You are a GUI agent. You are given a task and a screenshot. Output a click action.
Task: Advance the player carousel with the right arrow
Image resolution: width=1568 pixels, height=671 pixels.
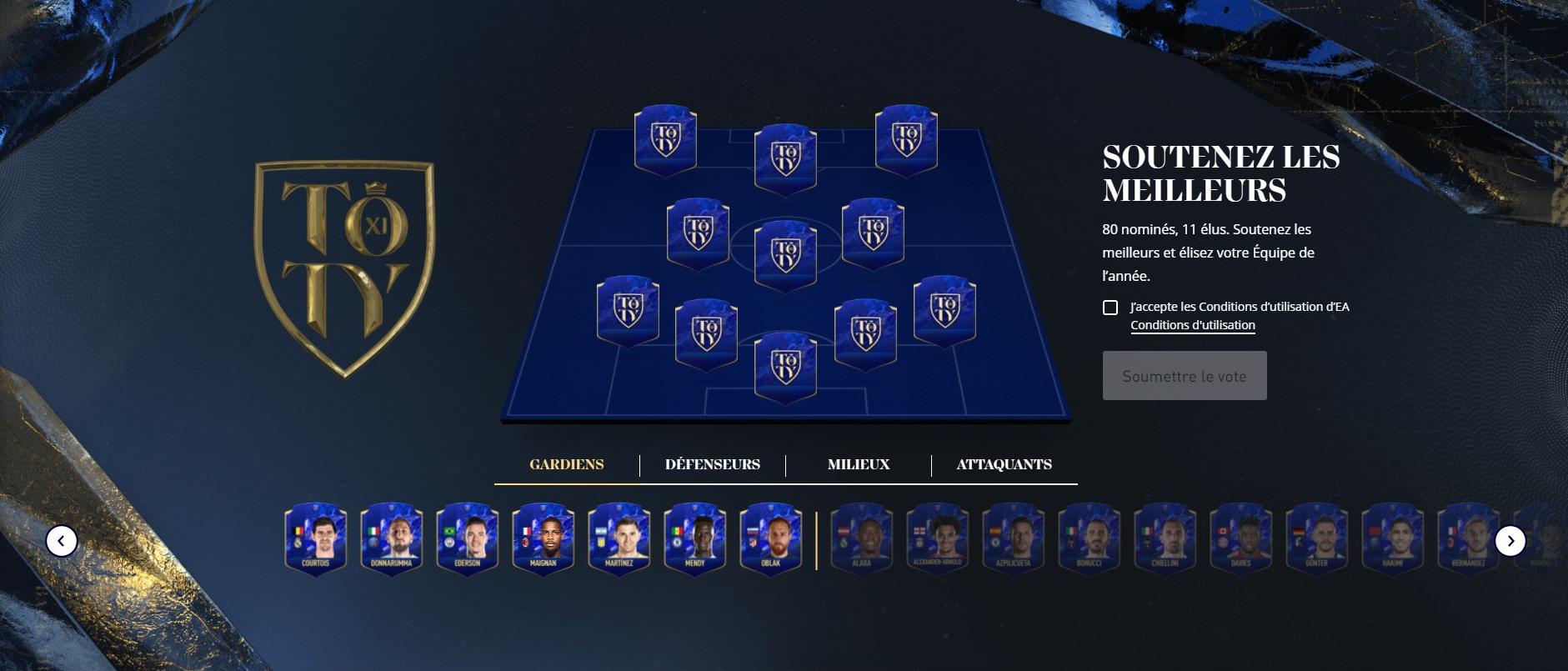(1510, 542)
